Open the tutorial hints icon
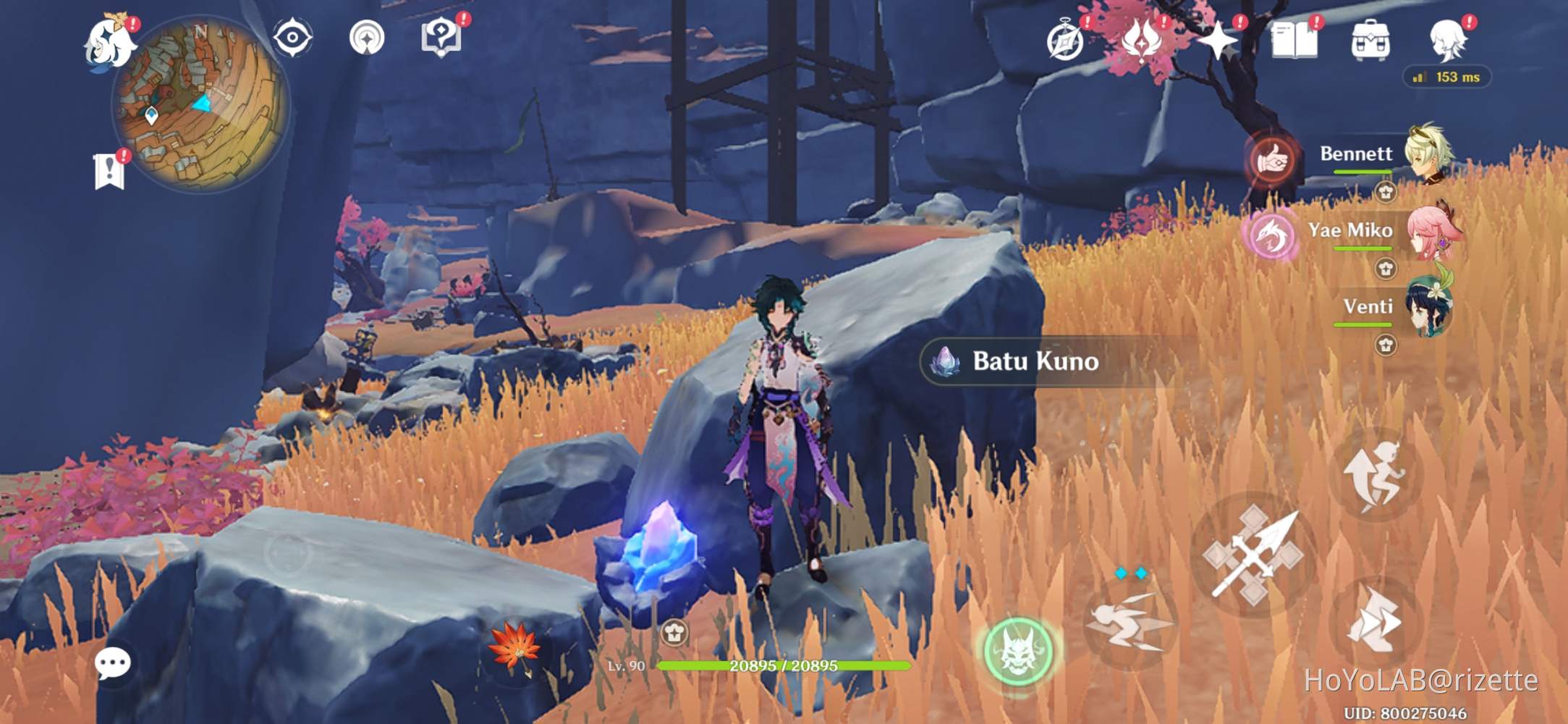Viewport: 1568px width, 724px height. click(x=441, y=35)
